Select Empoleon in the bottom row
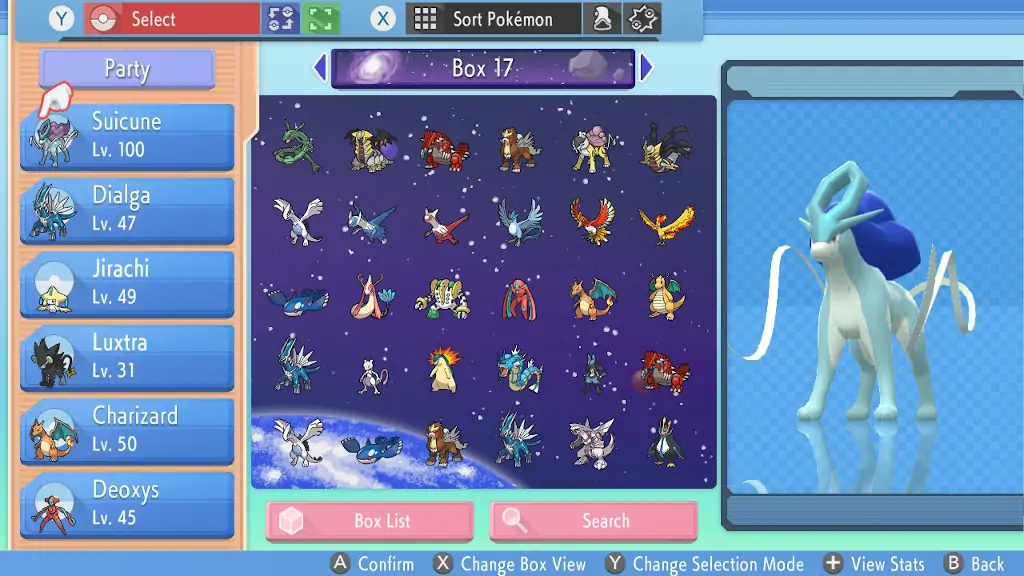This screenshot has width=1024, height=576. point(665,443)
